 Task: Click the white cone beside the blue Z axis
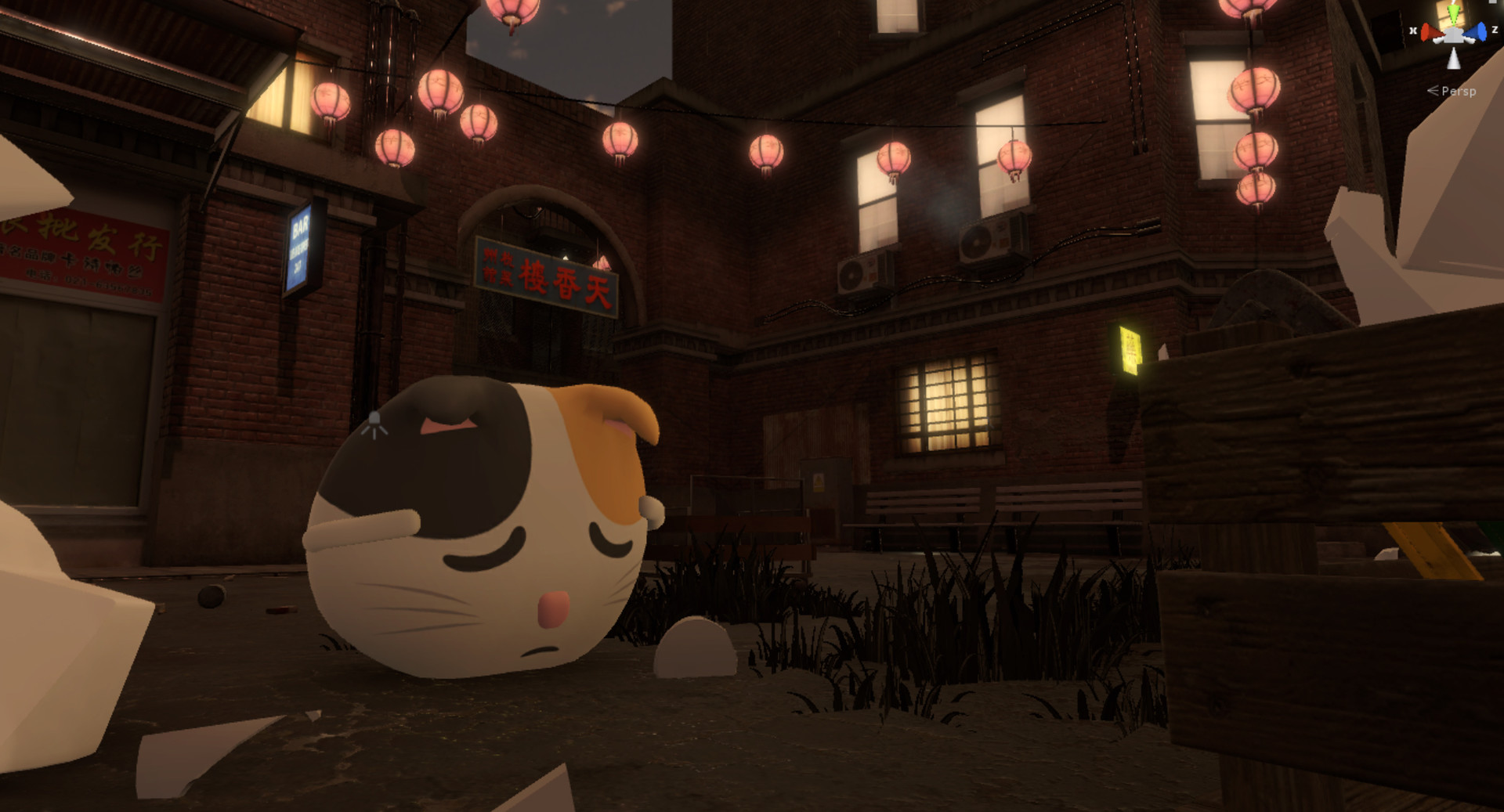[x=1470, y=41]
